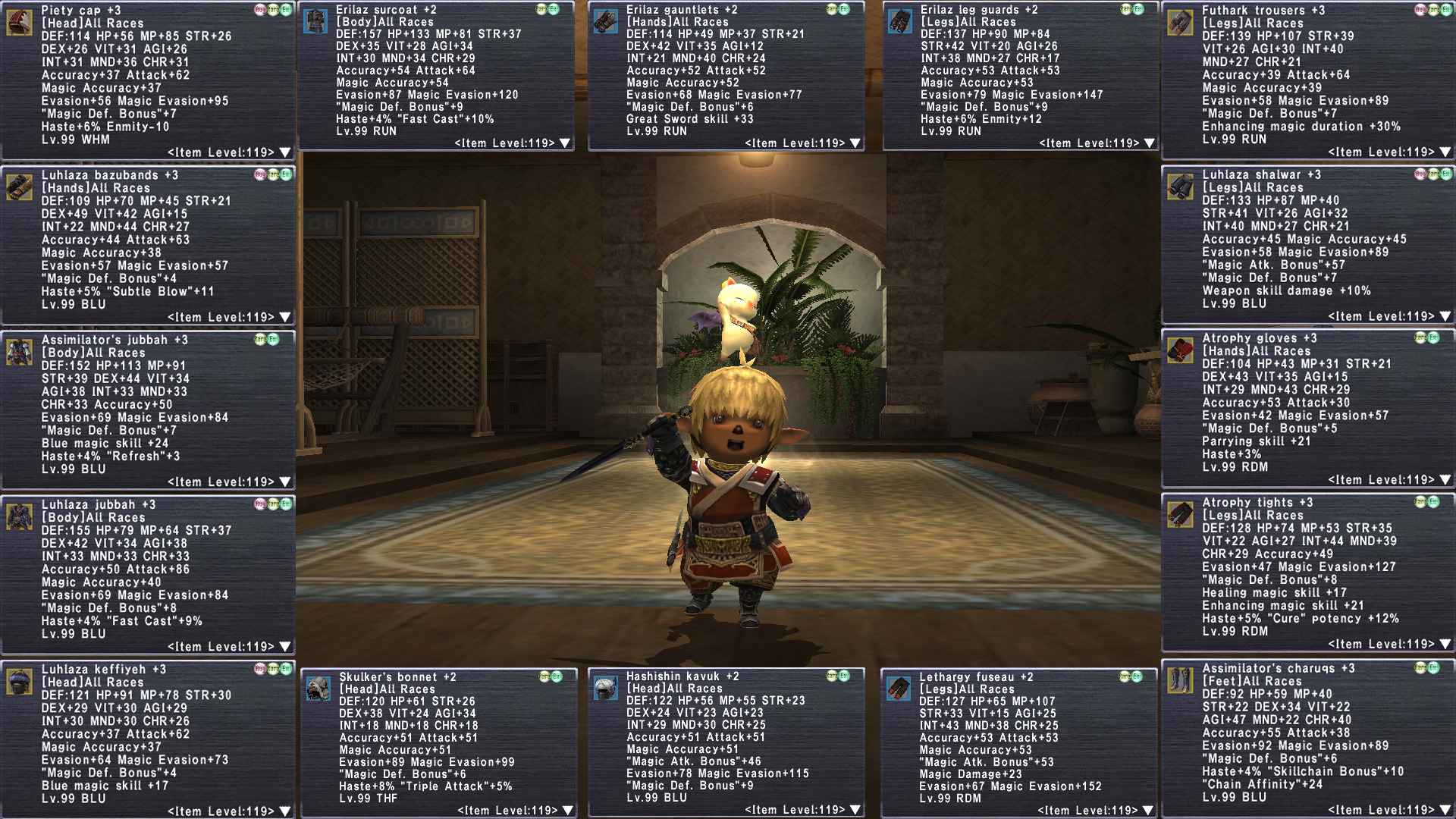Select the Atrophy gloves +3 icon
The image size is (1456, 819).
click(x=1180, y=350)
